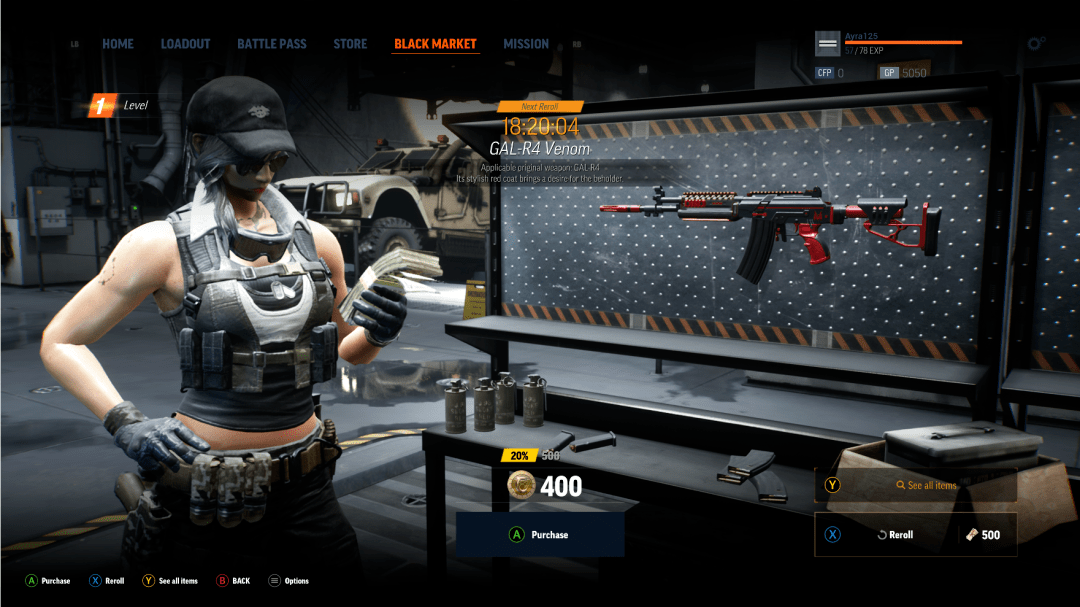Reroll the offer for 500
1080x607 pixels.
(916, 535)
